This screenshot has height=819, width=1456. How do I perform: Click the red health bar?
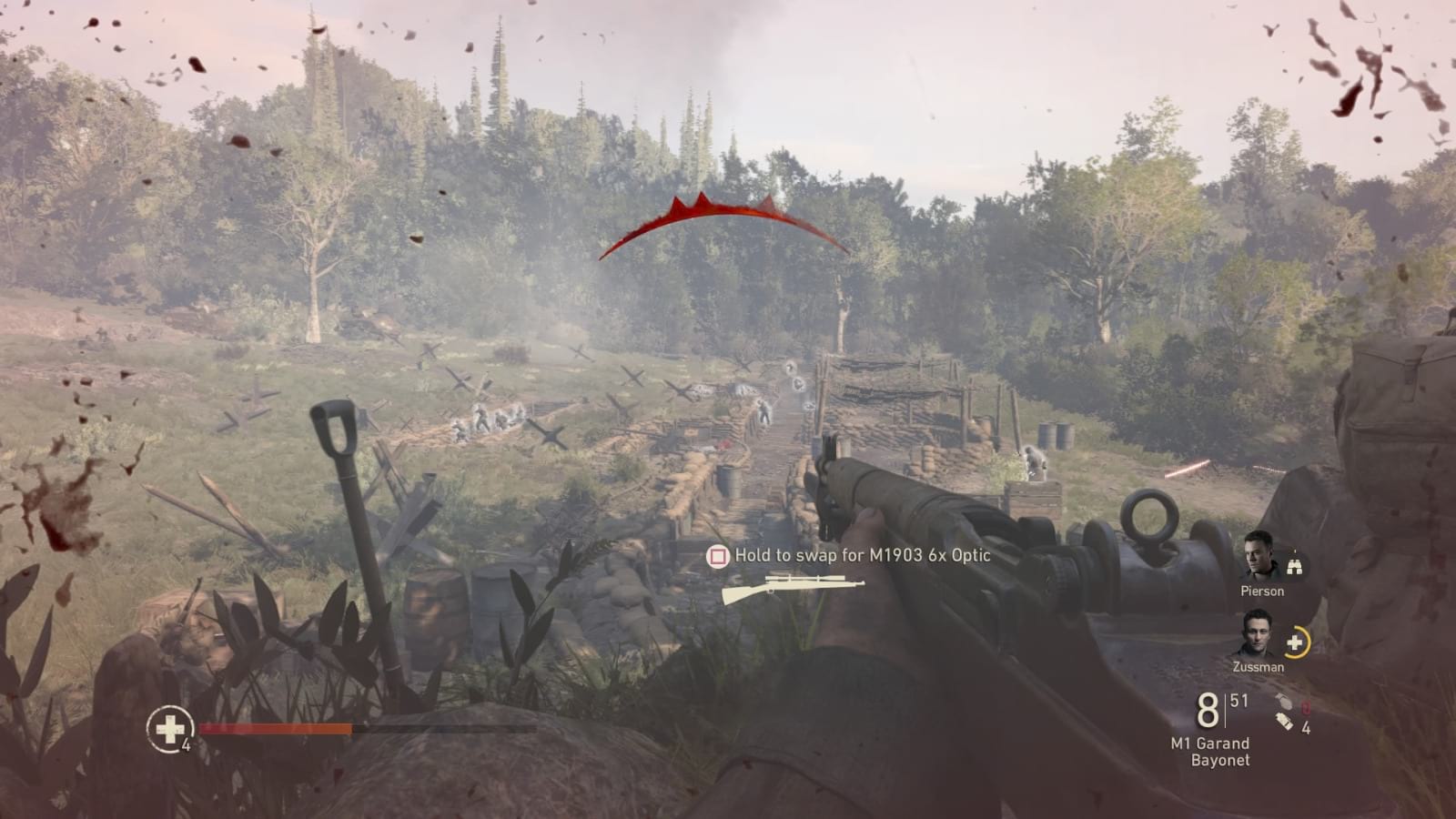point(273,728)
